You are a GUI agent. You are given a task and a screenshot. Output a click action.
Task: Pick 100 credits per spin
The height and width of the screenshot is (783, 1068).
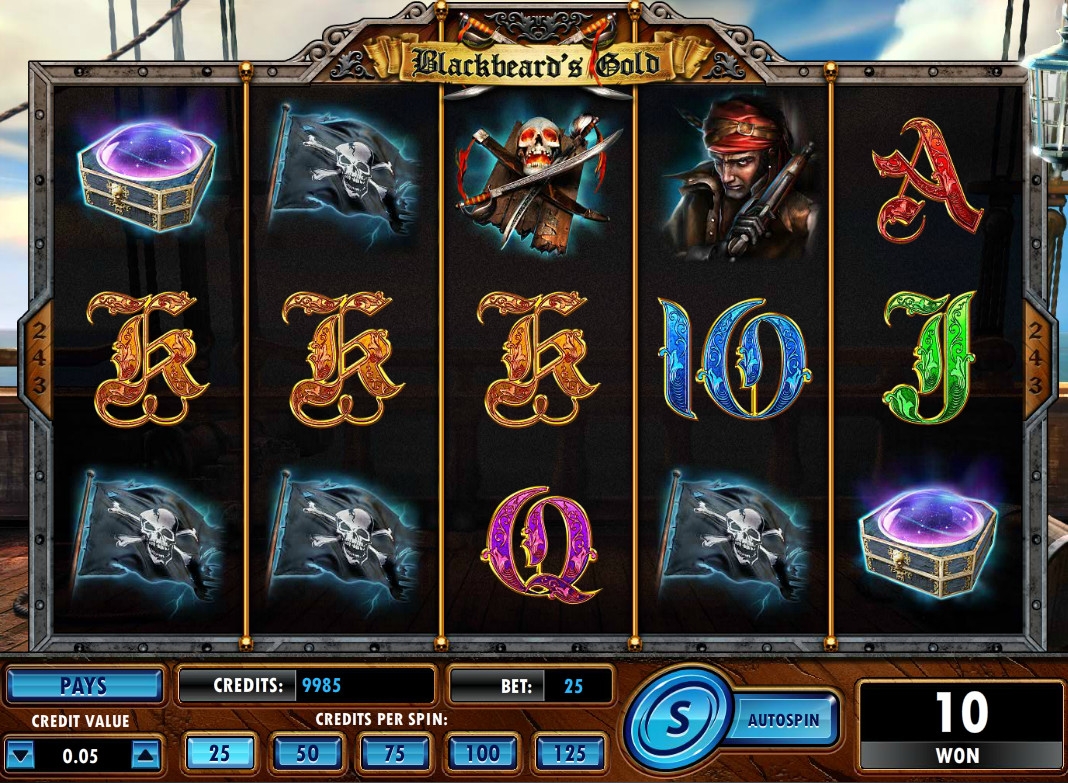[482, 753]
